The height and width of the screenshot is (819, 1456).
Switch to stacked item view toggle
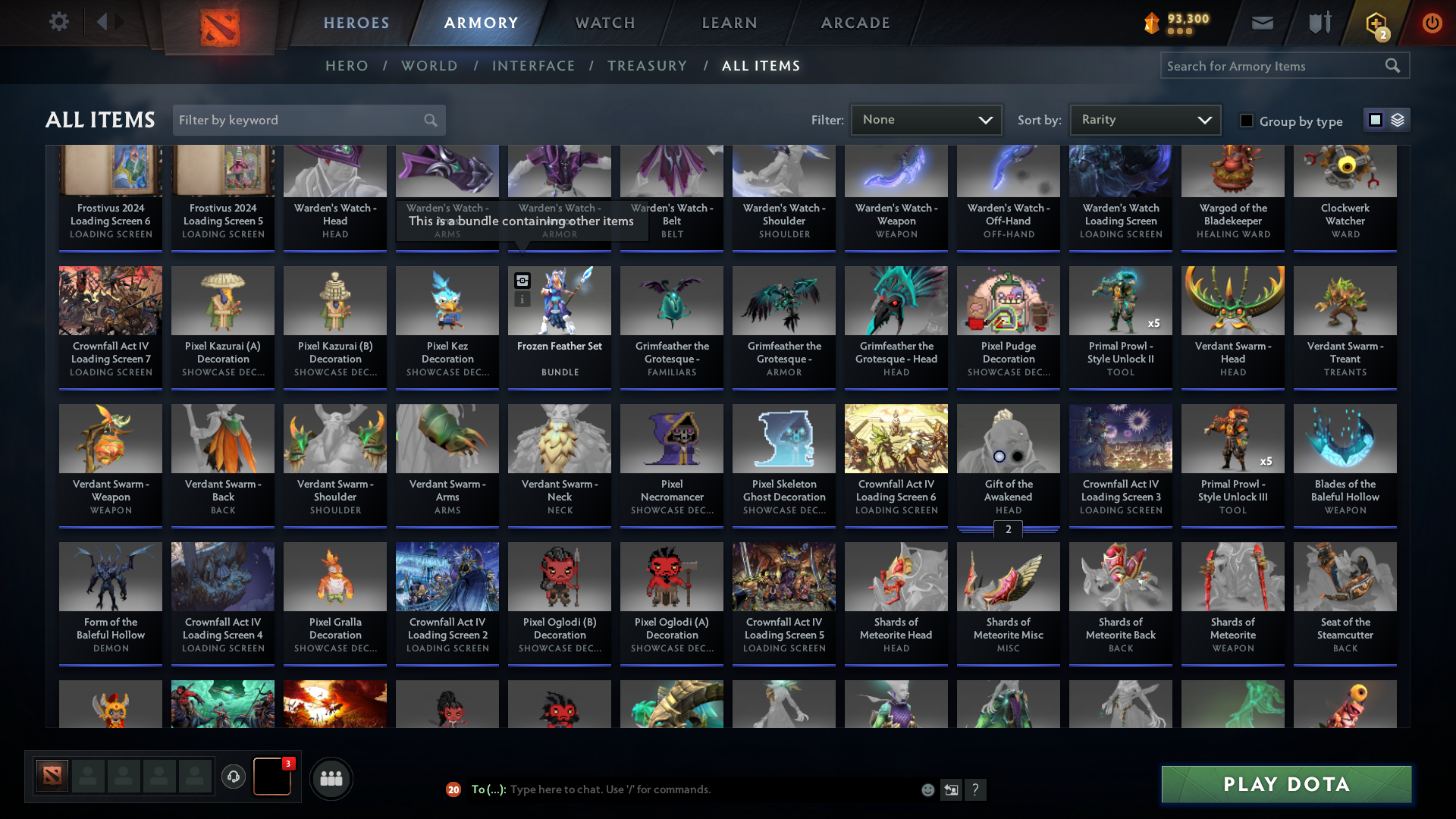[x=1396, y=120]
